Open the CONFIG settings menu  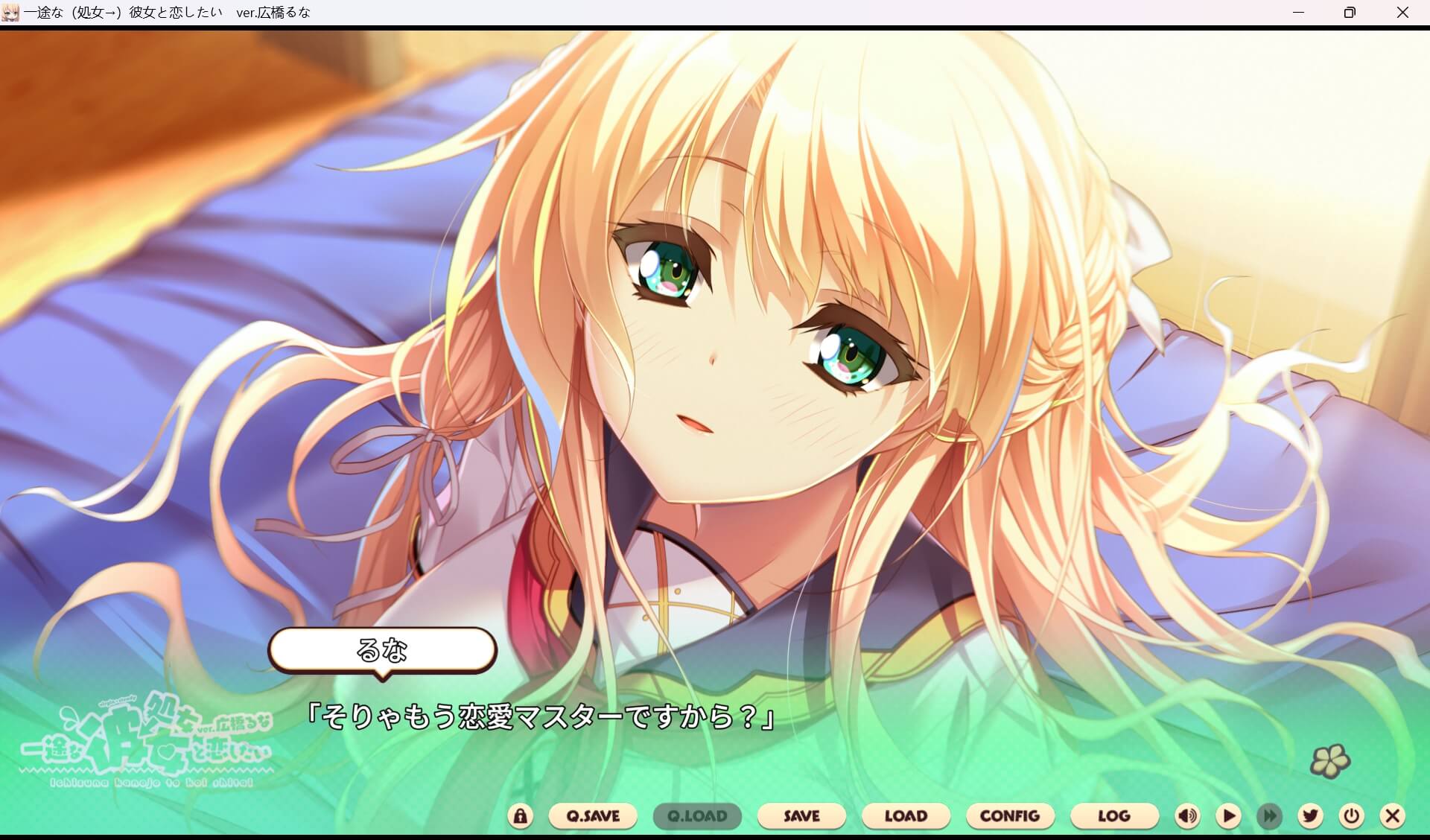[1010, 815]
